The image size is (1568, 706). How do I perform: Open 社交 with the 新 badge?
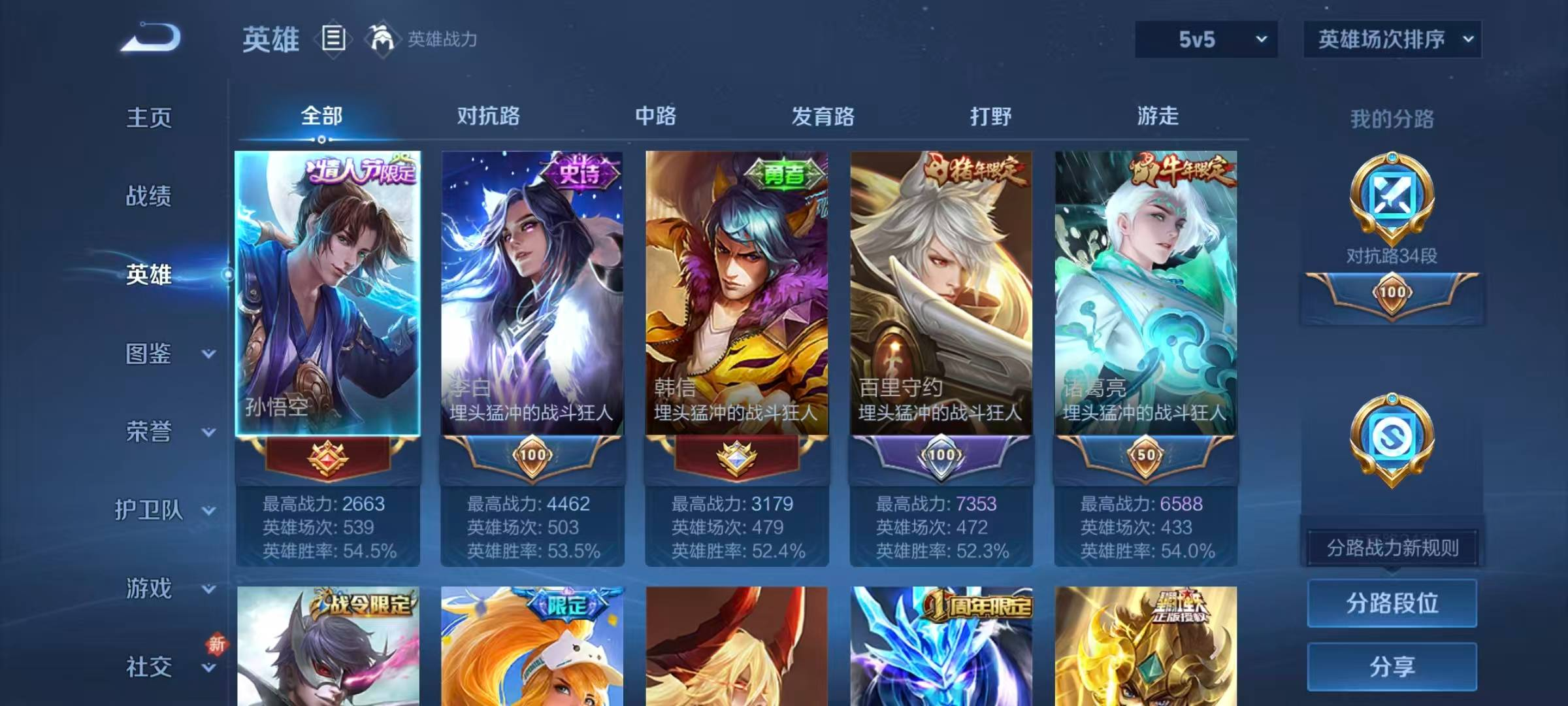pos(149,667)
